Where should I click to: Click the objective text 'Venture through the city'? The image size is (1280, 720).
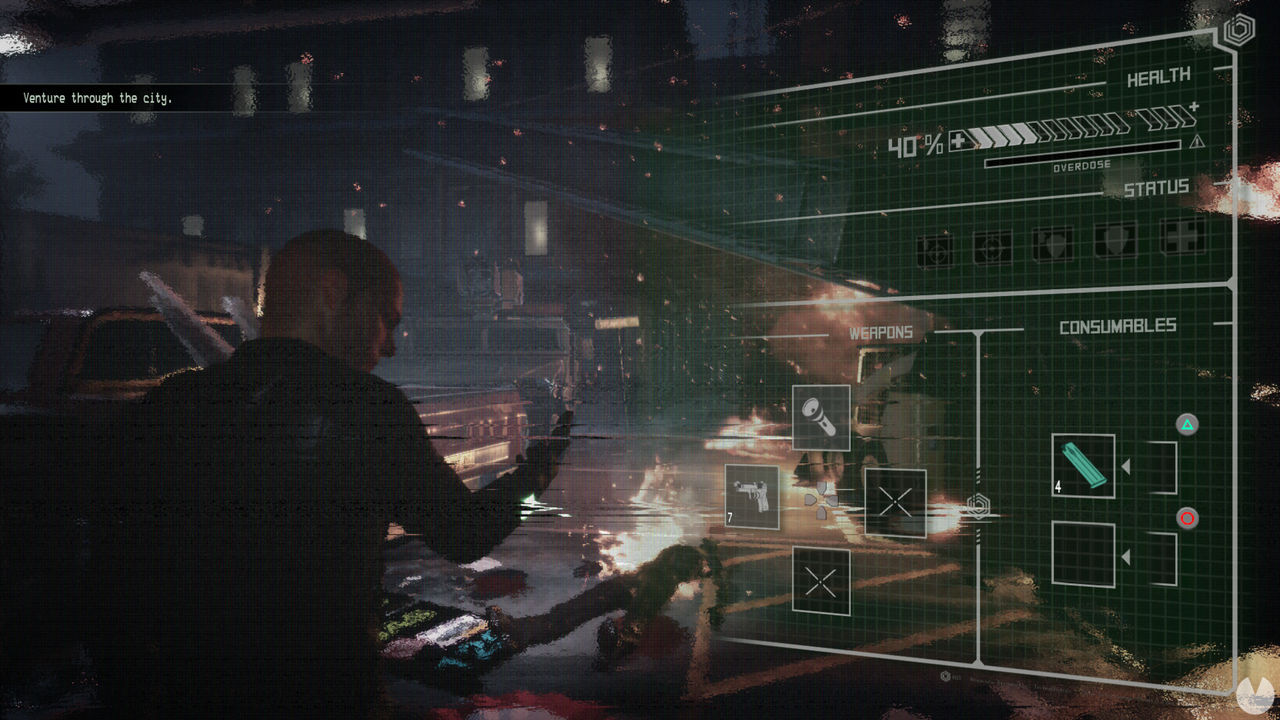(x=96, y=97)
